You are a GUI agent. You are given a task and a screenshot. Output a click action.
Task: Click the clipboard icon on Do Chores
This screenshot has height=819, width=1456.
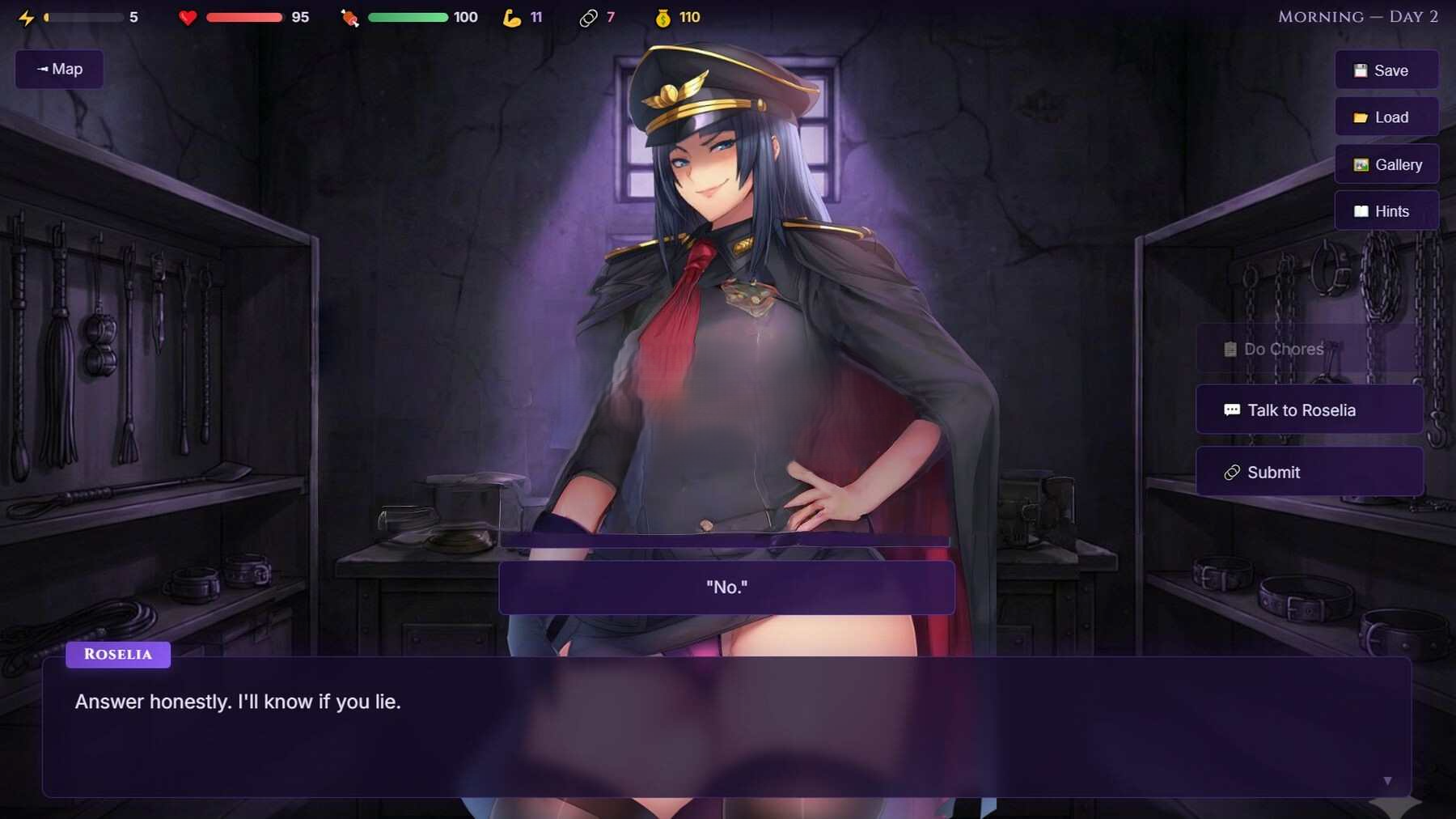(1230, 349)
